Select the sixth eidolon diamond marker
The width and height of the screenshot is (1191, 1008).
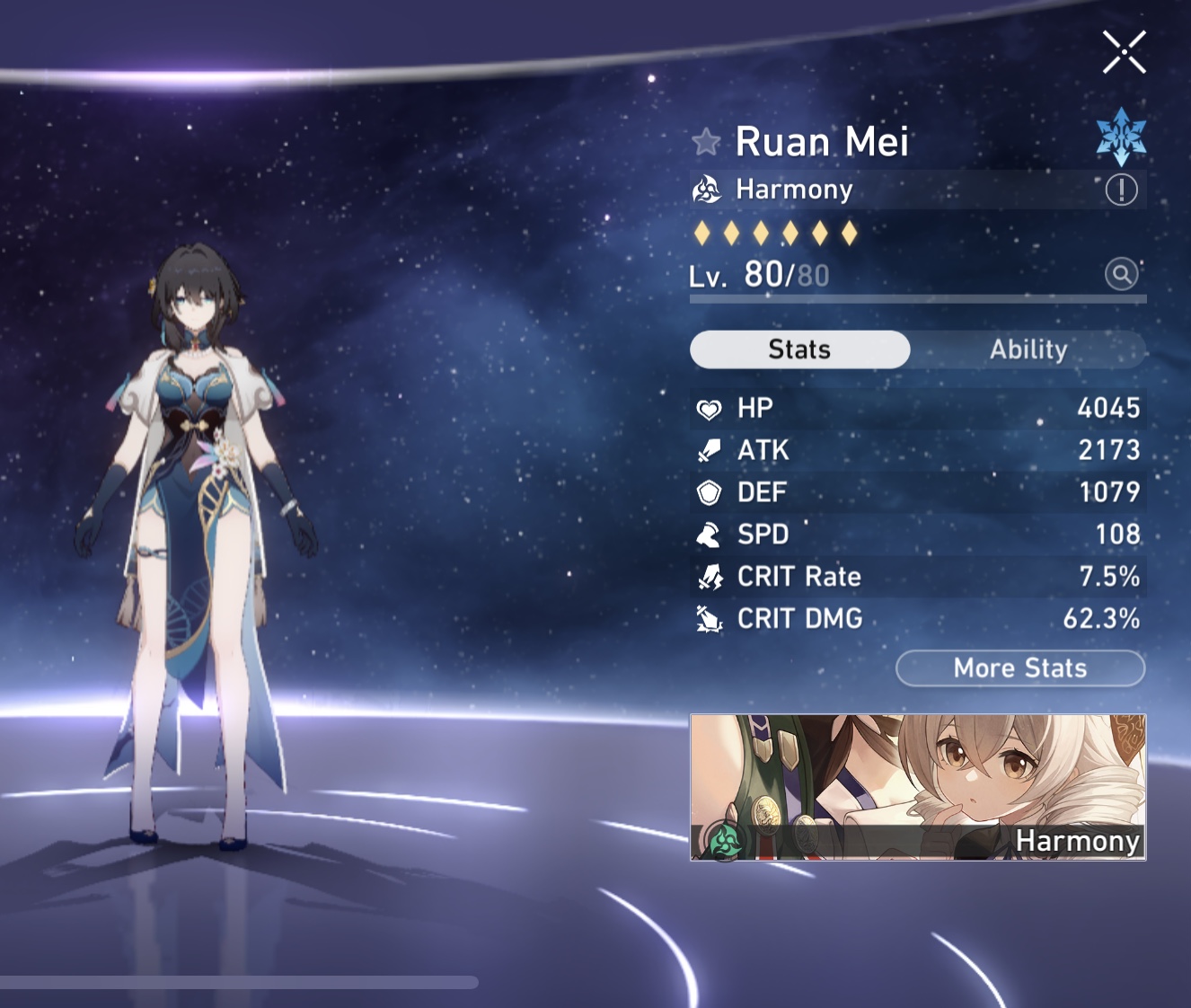849,232
